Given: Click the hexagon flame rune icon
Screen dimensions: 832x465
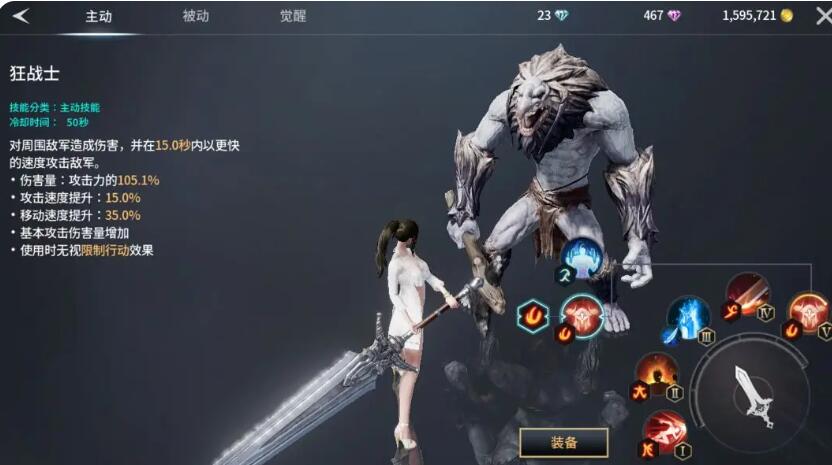Looking at the screenshot, I should click(533, 316).
